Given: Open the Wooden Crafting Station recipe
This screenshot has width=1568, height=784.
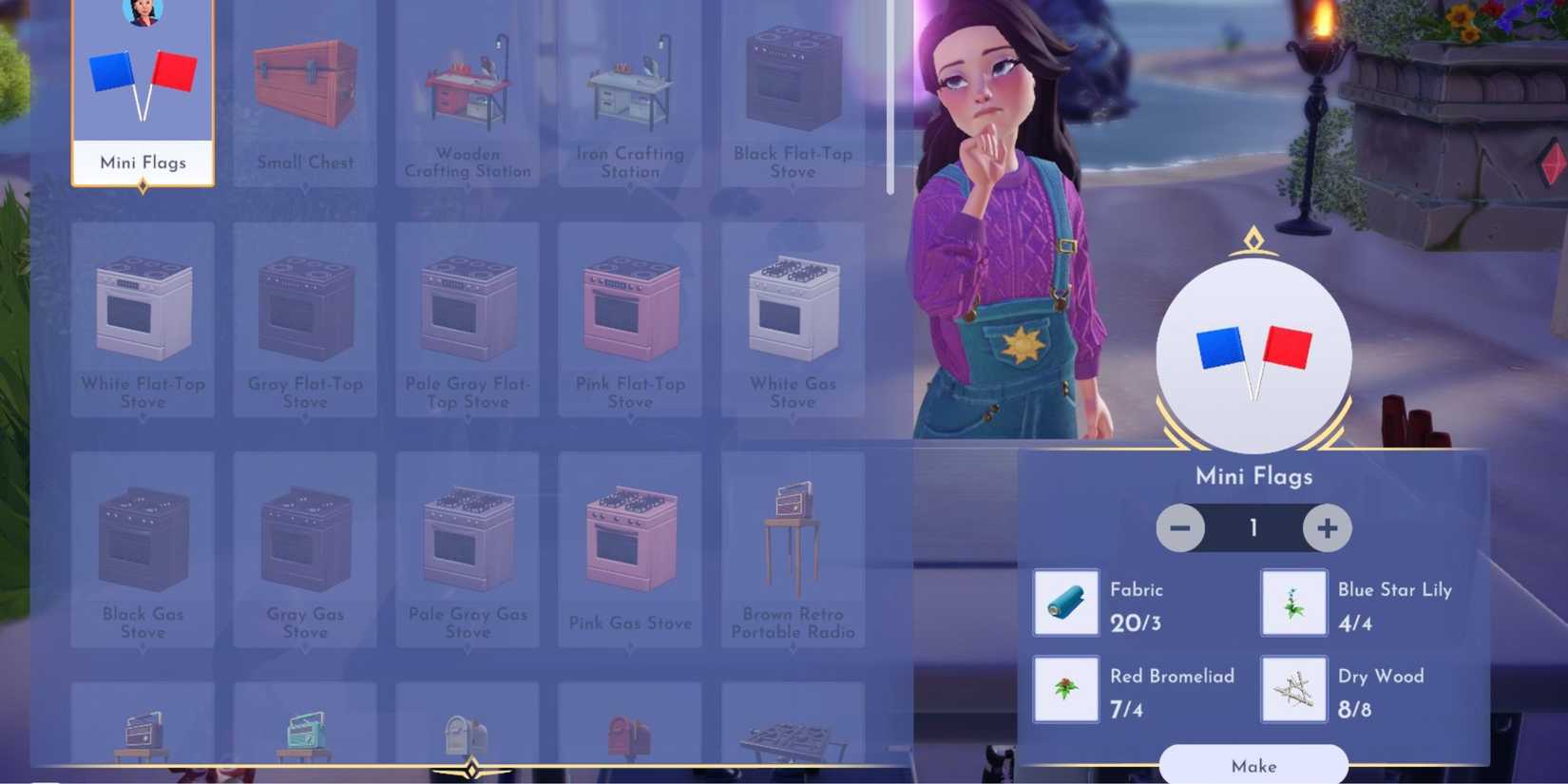Looking at the screenshot, I should pos(468,90).
